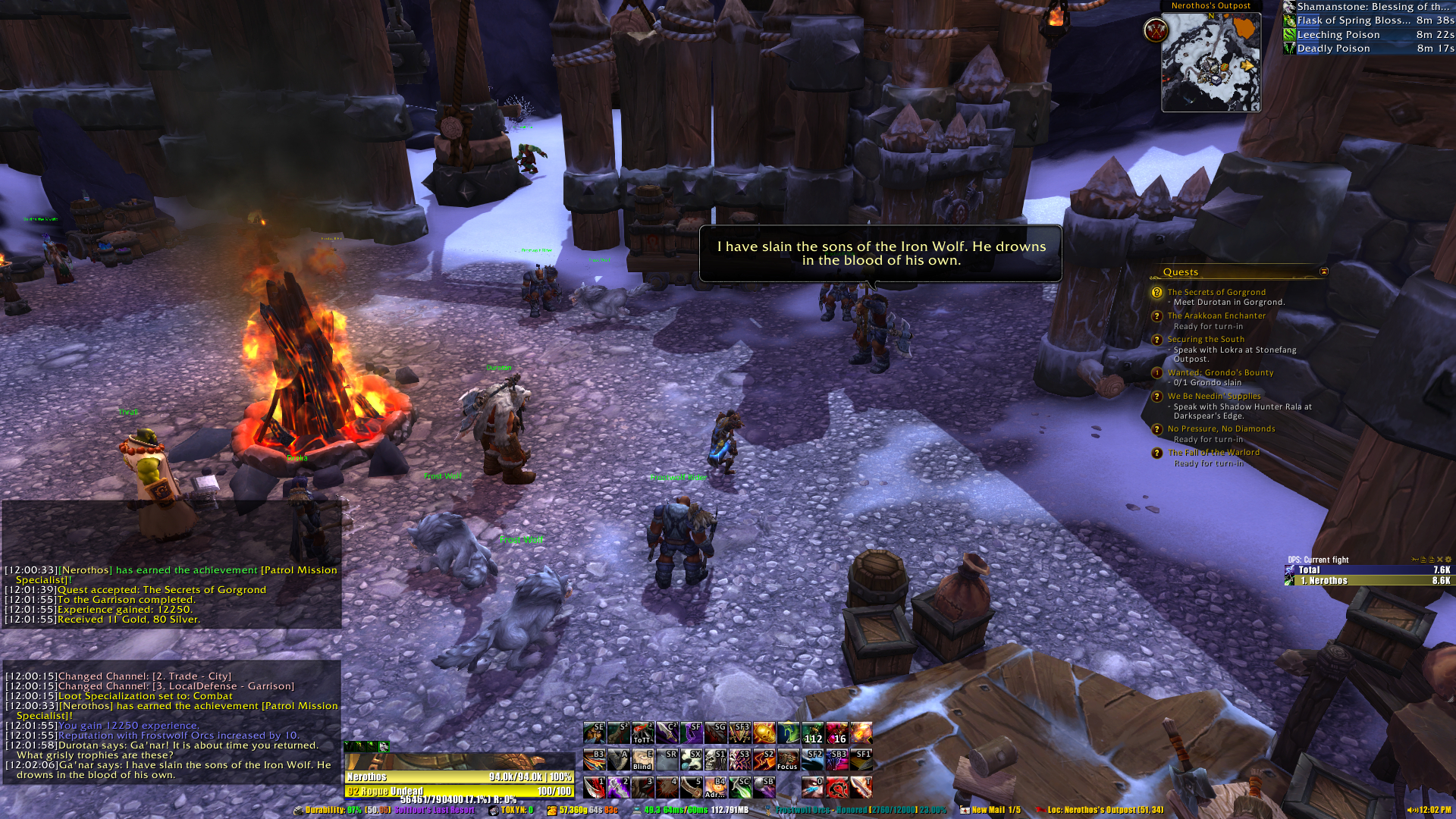Select the Securing the South quest

1206,339
